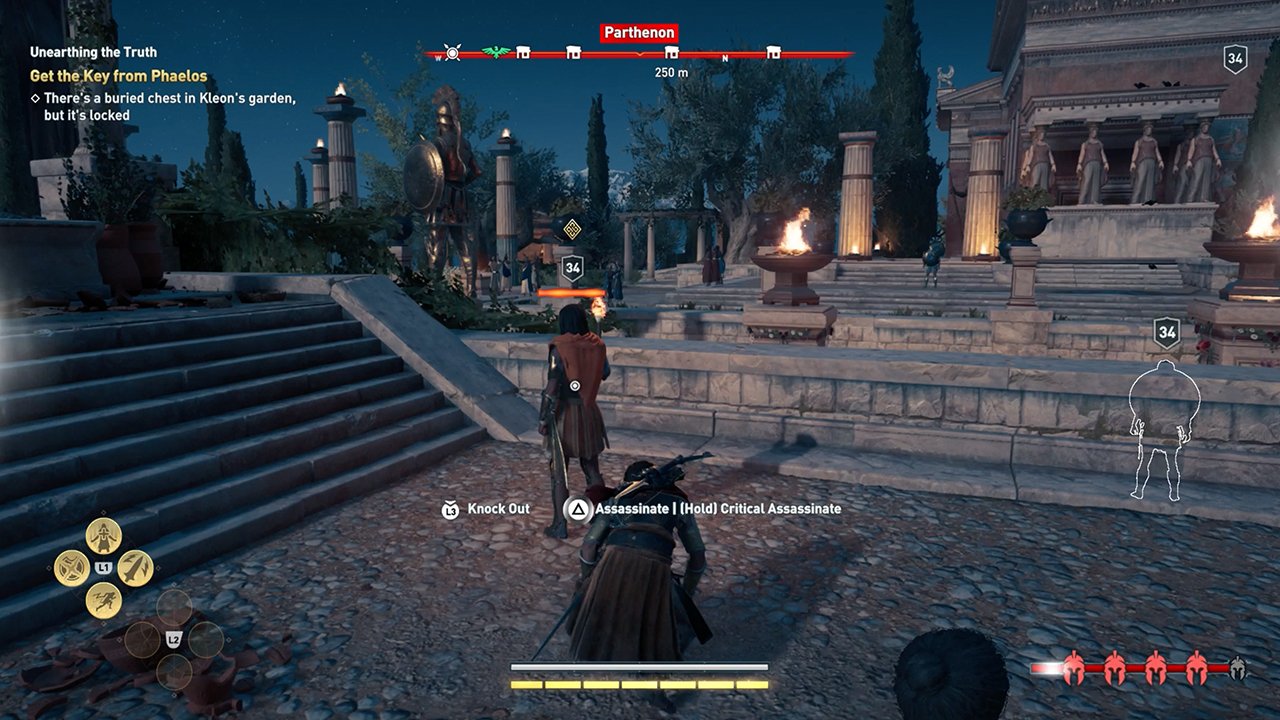Viewport: 1280px width, 720px height.
Task: Open the player level 34 shield badge
Action: pyautogui.click(x=1235, y=59)
